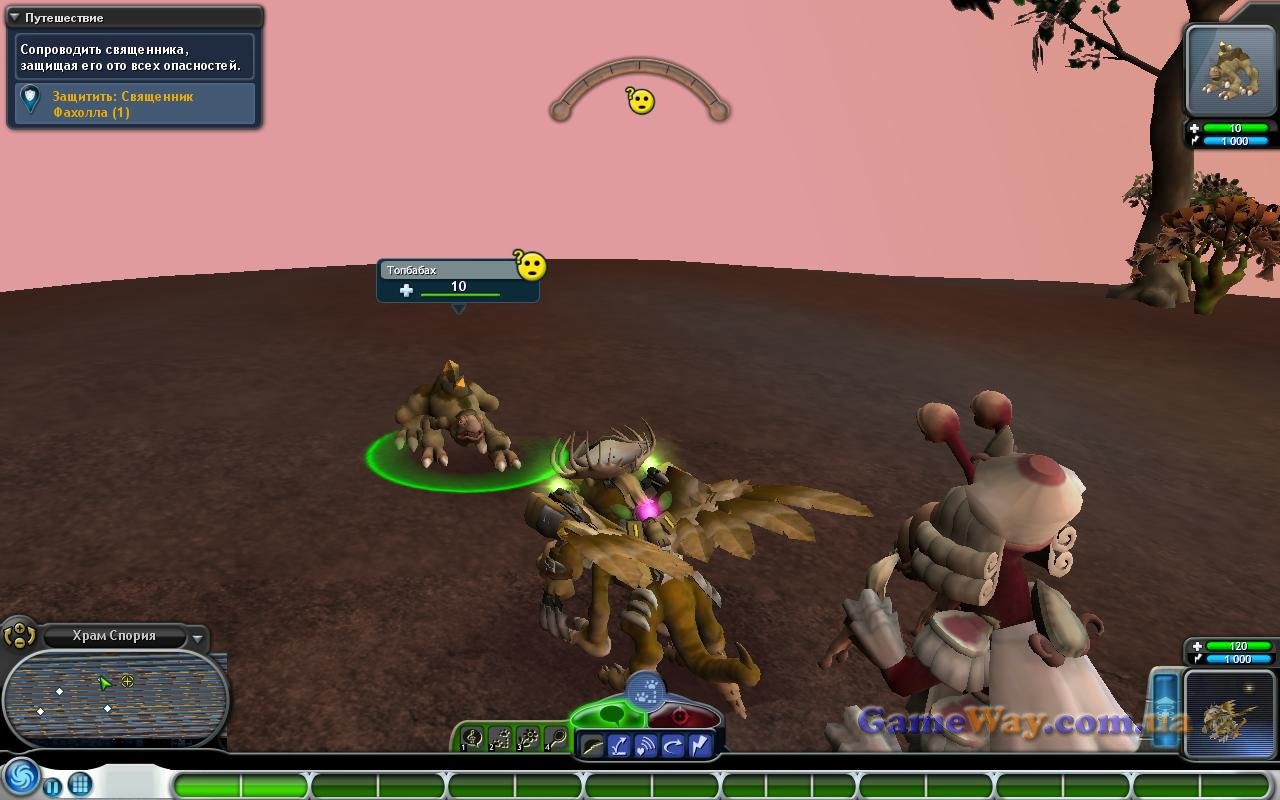Screen dimensions: 1280x800
Task: Click the minimap zoom and rotate control
Action: click(19, 634)
